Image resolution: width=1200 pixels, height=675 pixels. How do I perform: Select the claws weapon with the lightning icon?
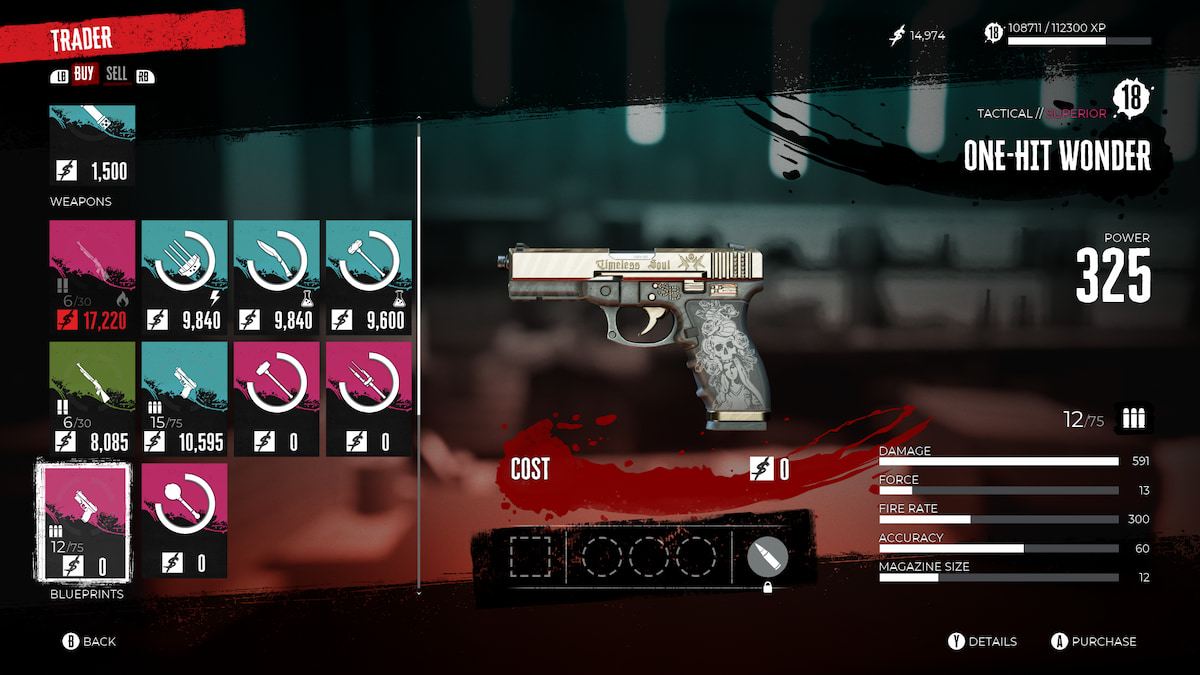click(x=185, y=277)
